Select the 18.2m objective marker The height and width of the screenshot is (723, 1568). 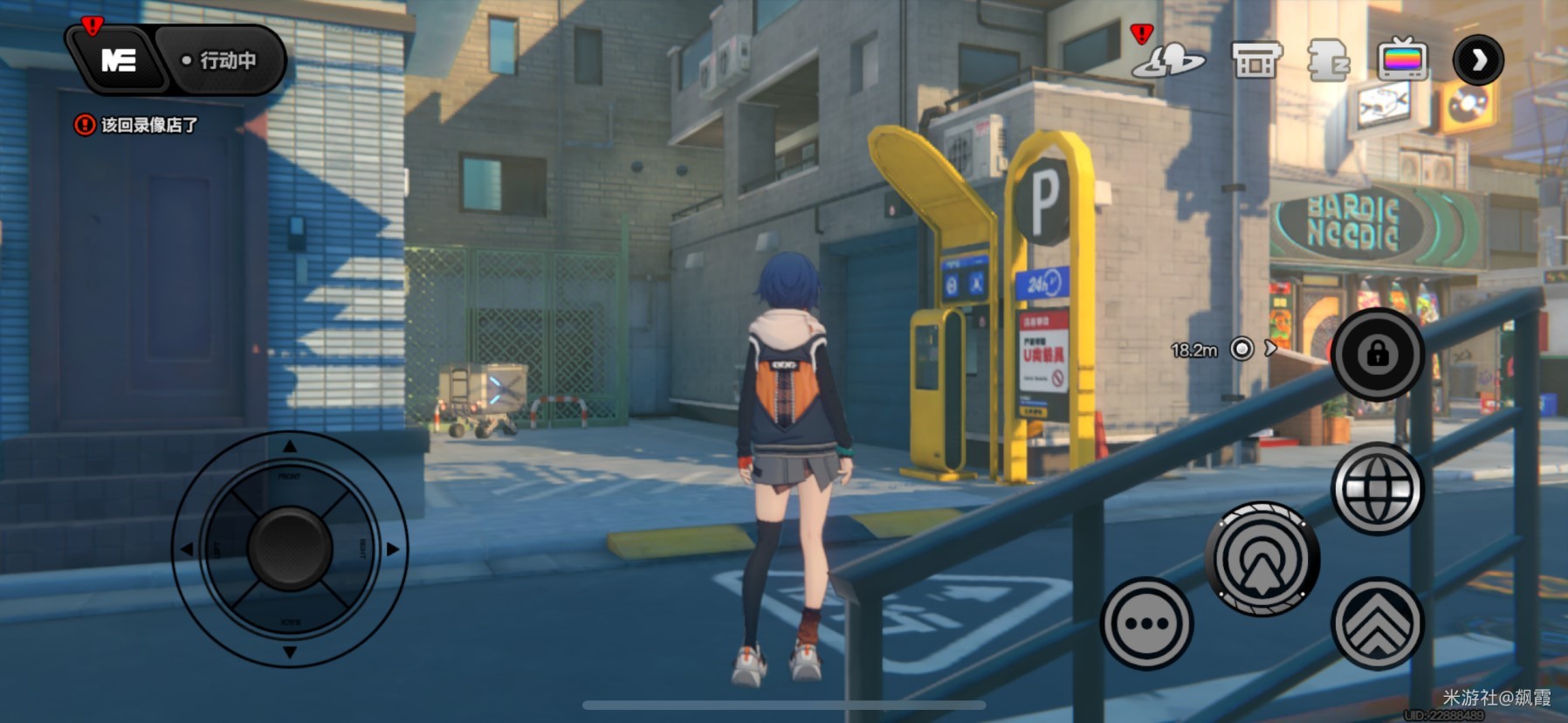(1241, 349)
